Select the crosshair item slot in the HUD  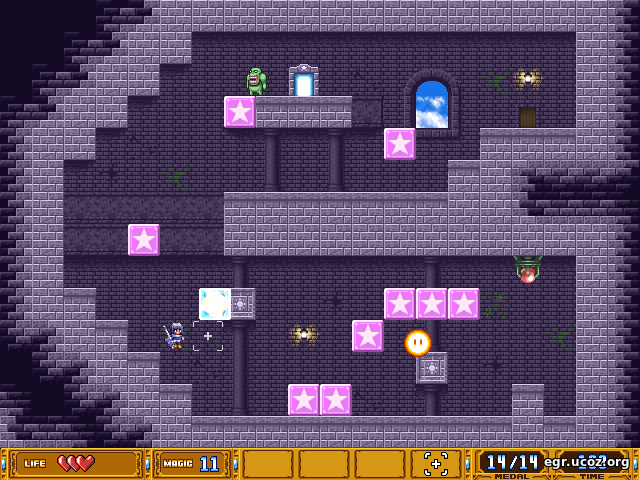pyautogui.click(x=436, y=463)
